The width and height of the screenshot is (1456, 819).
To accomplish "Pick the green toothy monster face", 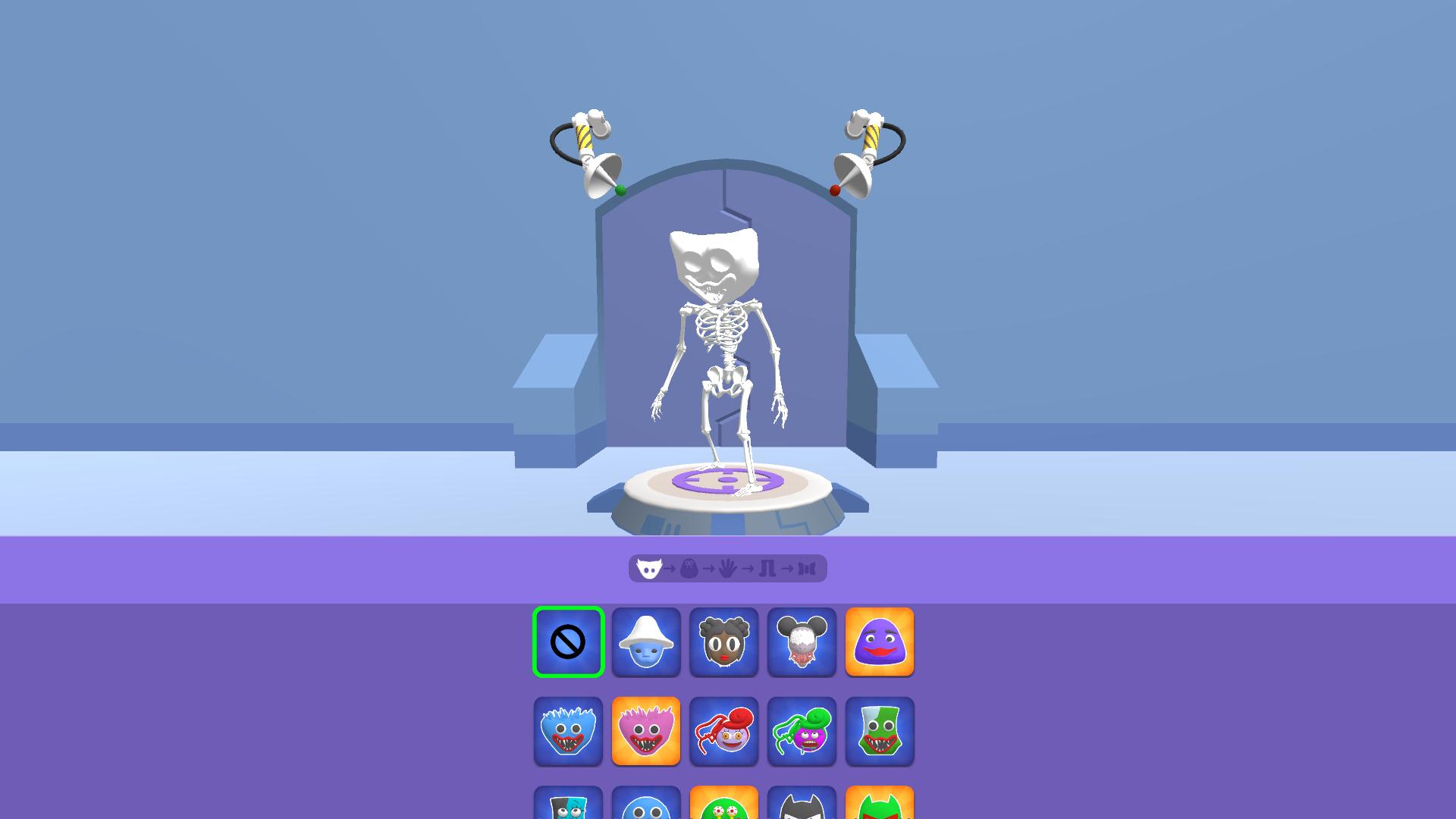I will point(879,733).
